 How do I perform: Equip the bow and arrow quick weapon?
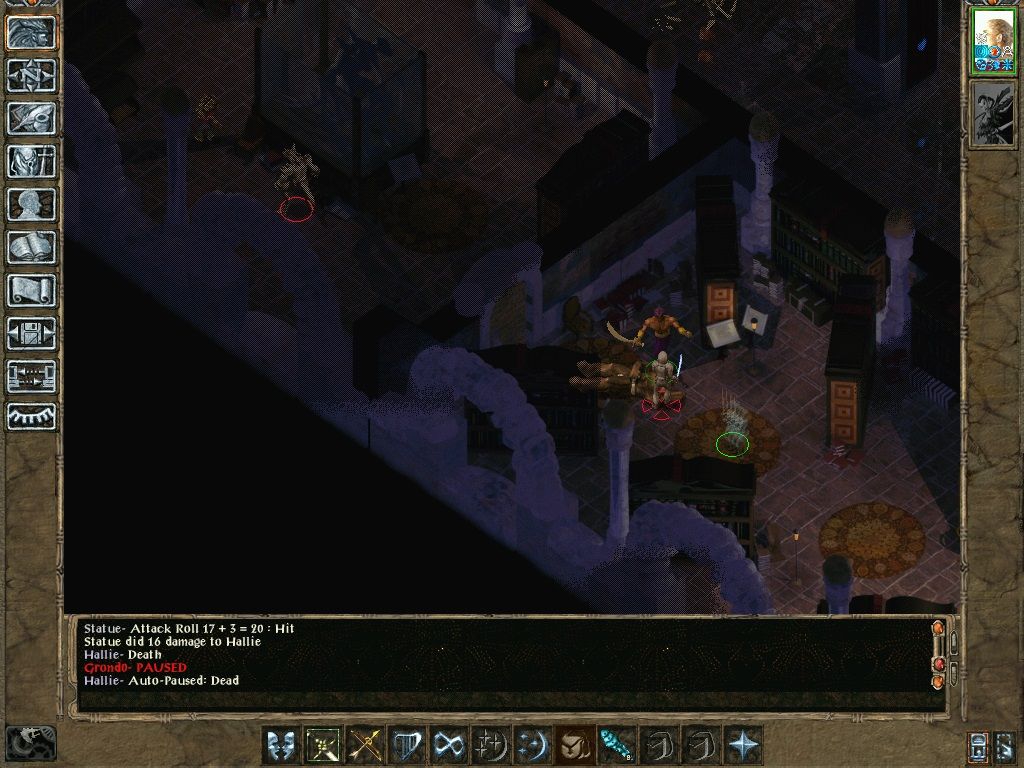tap(364, 745)
